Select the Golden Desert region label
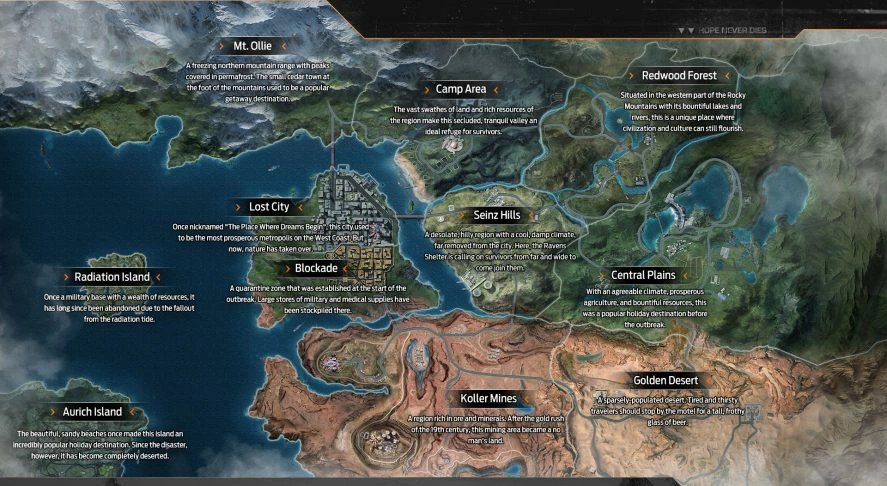This screenshot has height=486, width=887. 665,380
